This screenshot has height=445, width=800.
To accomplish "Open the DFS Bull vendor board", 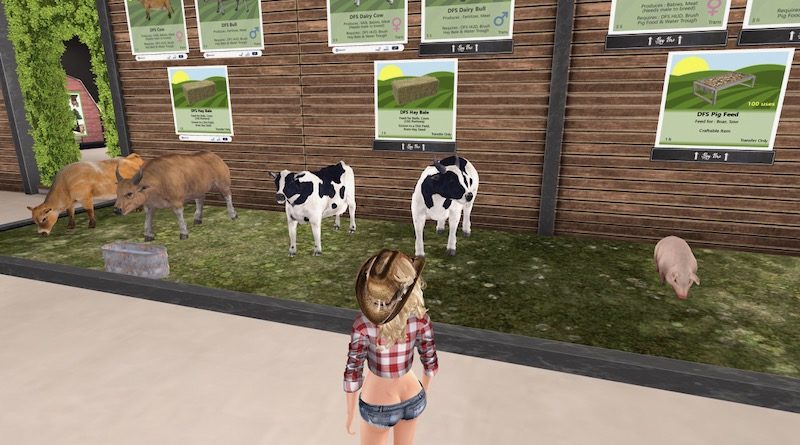I will 229,22.
